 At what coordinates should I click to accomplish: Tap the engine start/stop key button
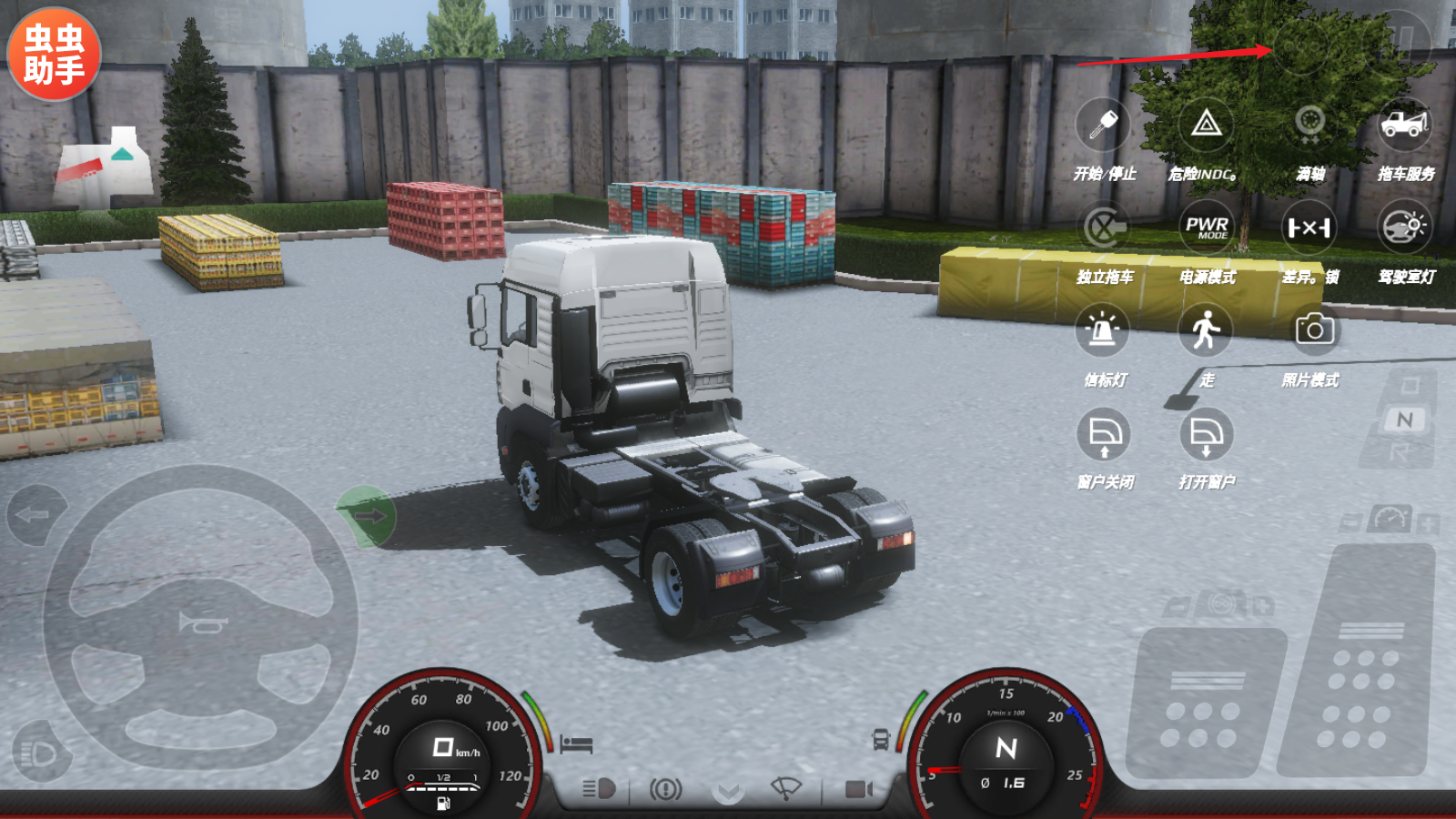(x=1102, y=125)
